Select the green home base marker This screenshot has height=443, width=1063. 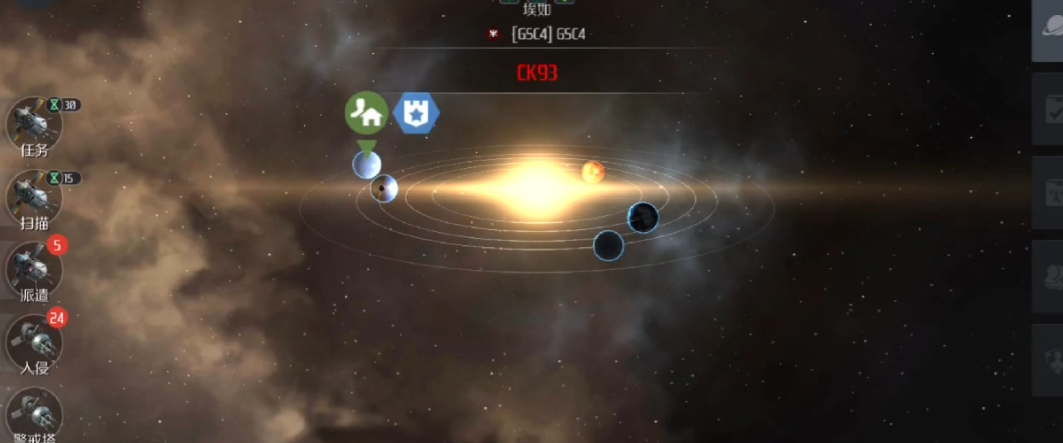click(367, 113)
